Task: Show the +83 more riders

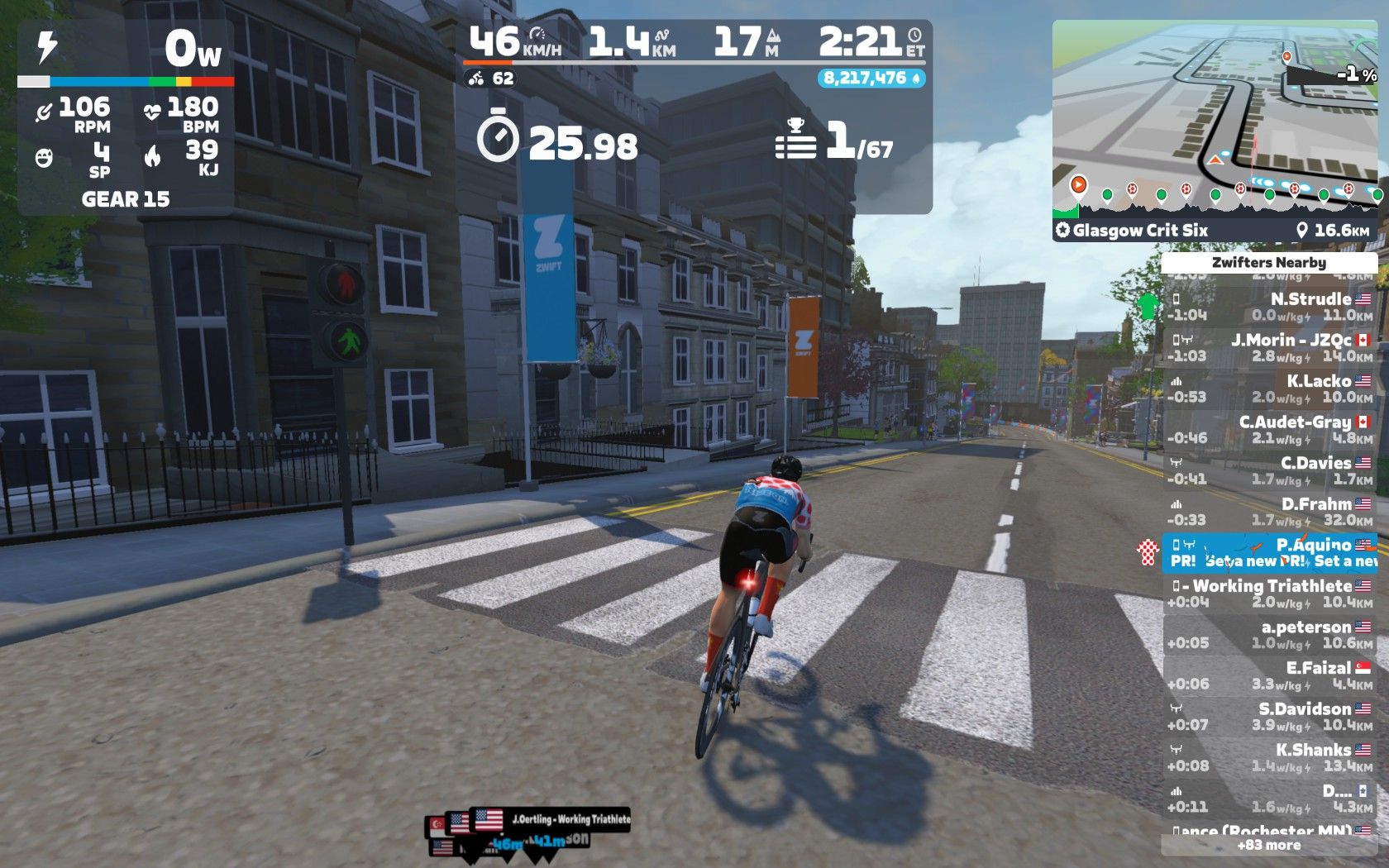Action: pyautogui.click(x=1268, y=845)
